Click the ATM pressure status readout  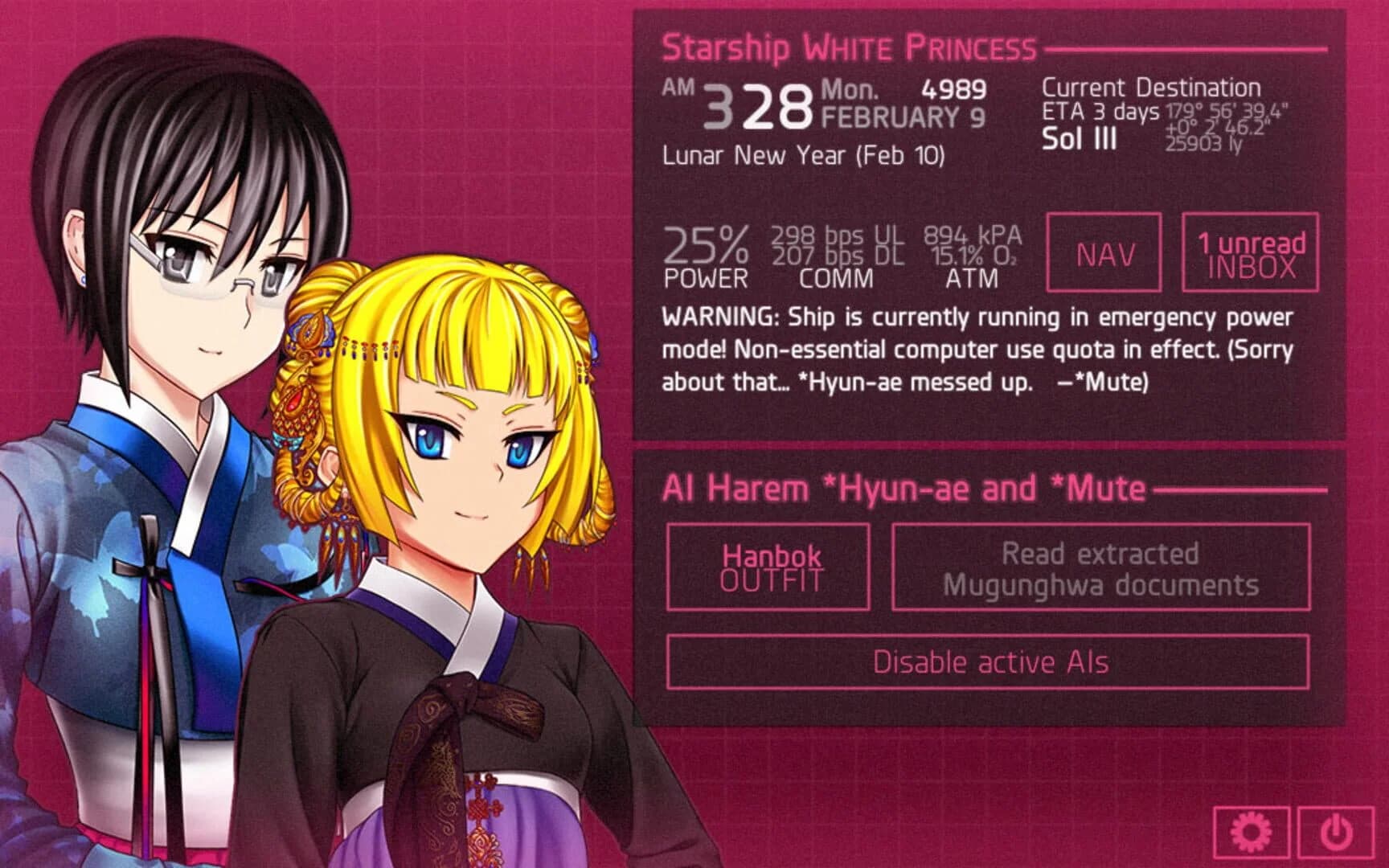(x=970, y=257)
